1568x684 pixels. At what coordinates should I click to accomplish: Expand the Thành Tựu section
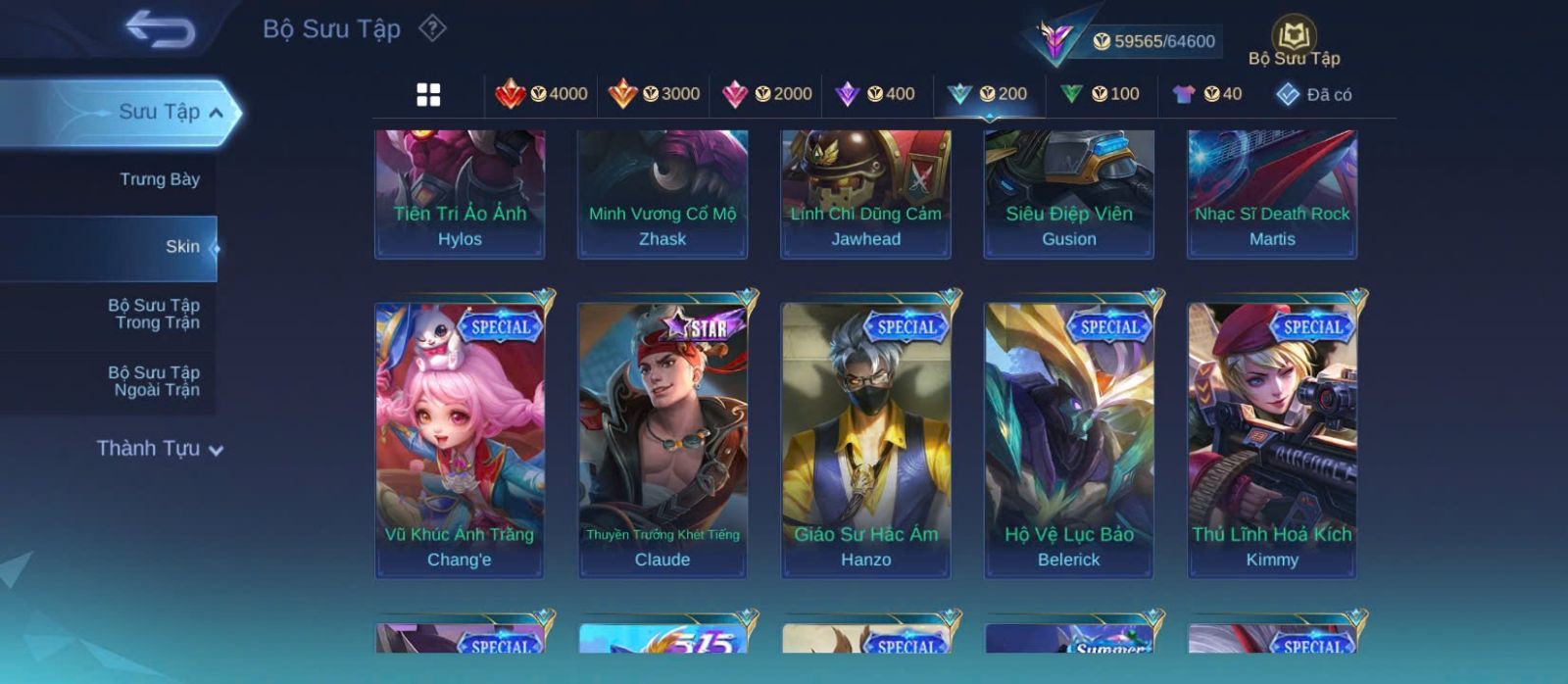click(x=160, y=449)
